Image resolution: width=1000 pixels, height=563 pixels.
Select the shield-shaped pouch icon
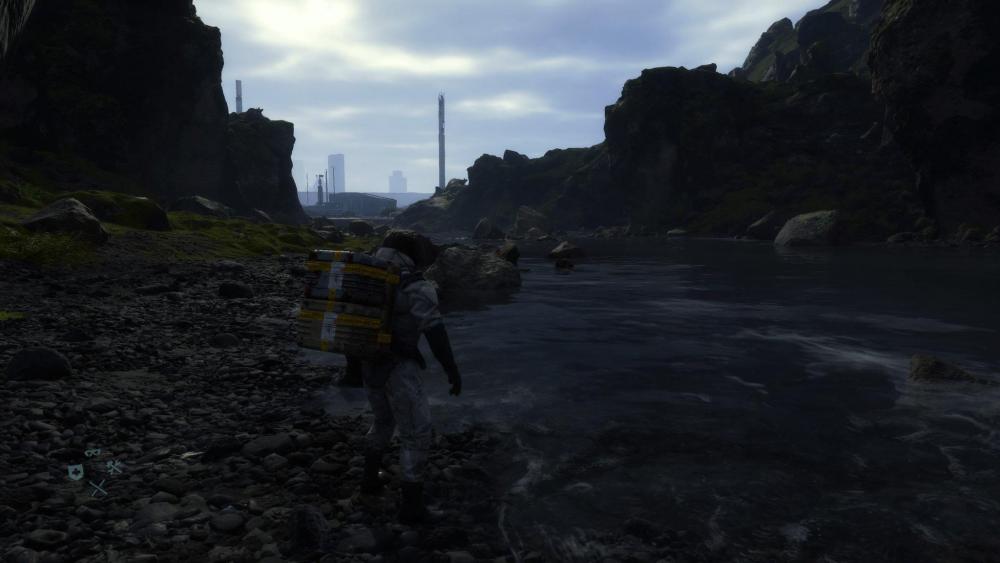click(x=75, y=472)
